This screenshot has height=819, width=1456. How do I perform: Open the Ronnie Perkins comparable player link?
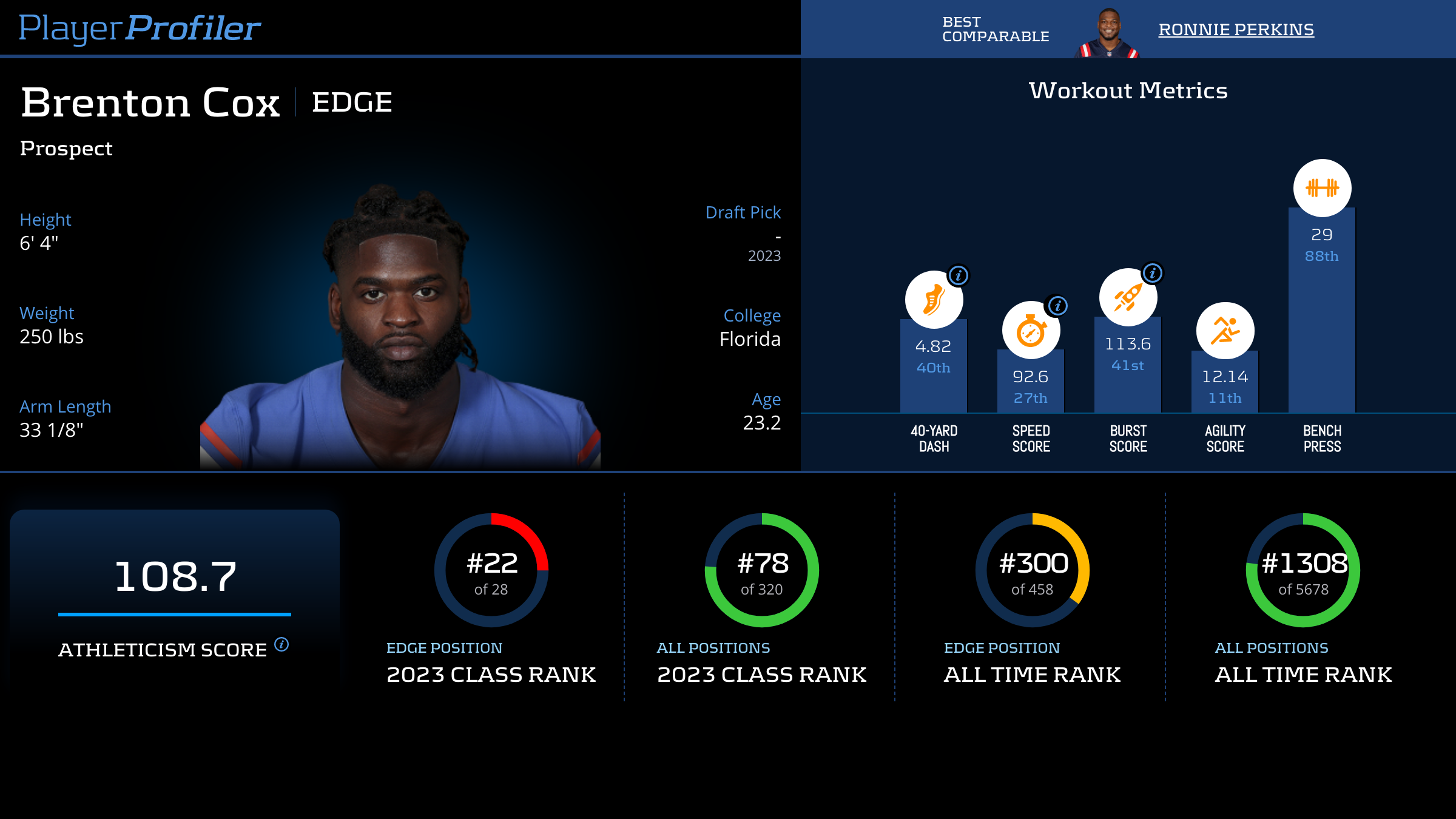pos(1236,30)
